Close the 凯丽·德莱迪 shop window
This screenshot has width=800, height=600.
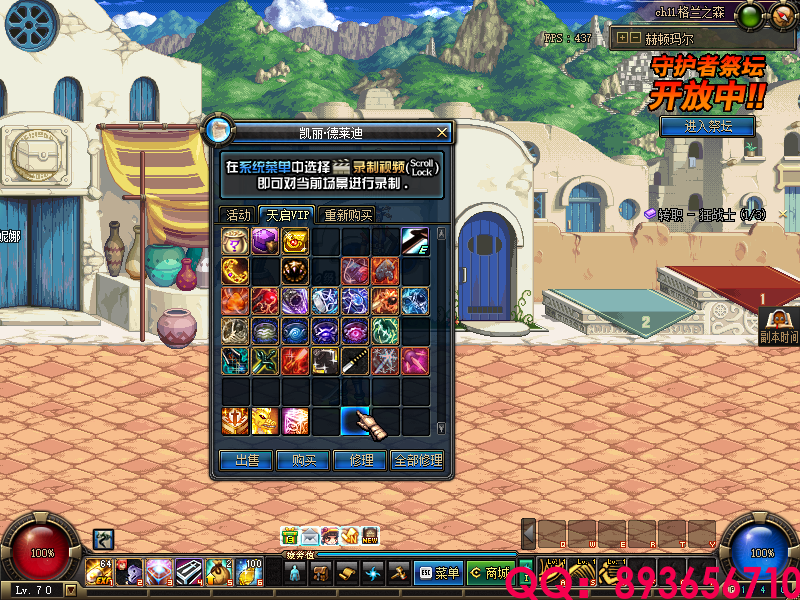[442, 132]
